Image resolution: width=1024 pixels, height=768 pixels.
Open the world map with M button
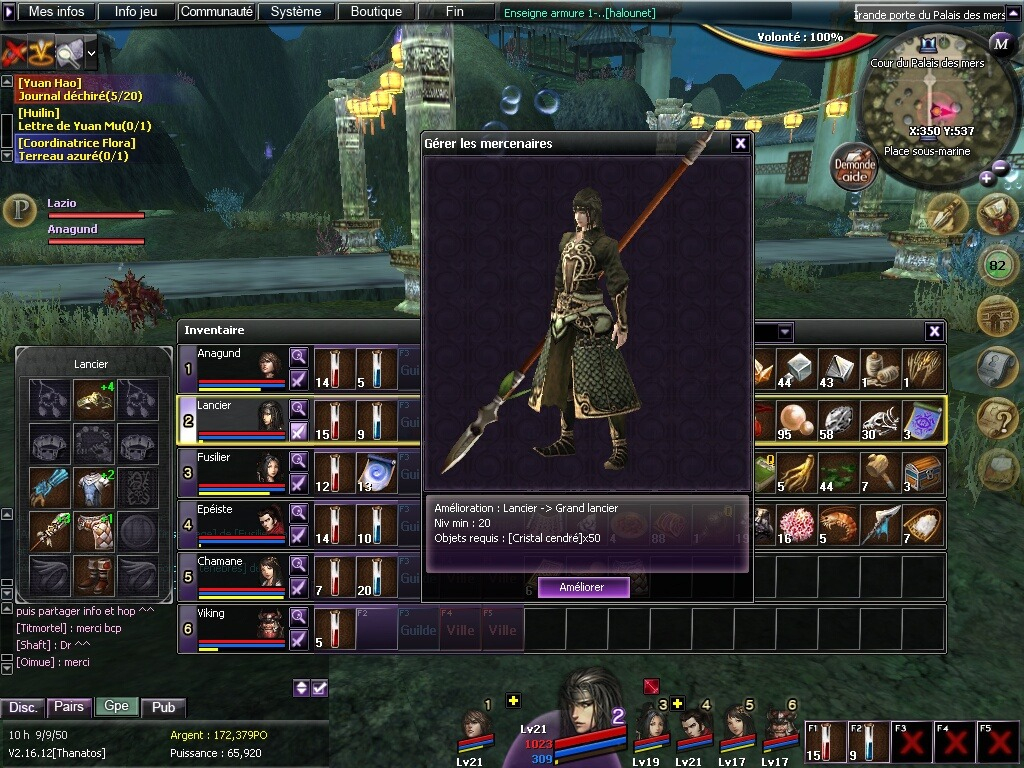pyautogui.click(x=1000, y=44)
